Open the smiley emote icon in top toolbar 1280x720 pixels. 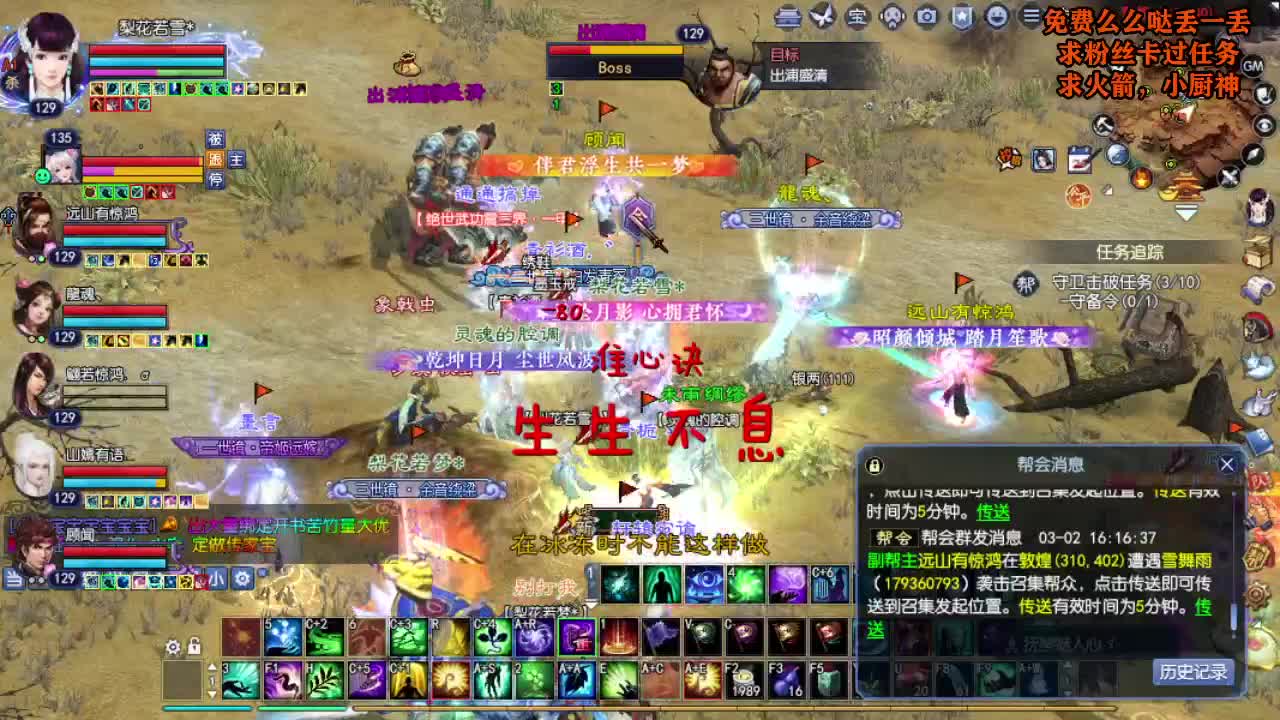997,18
